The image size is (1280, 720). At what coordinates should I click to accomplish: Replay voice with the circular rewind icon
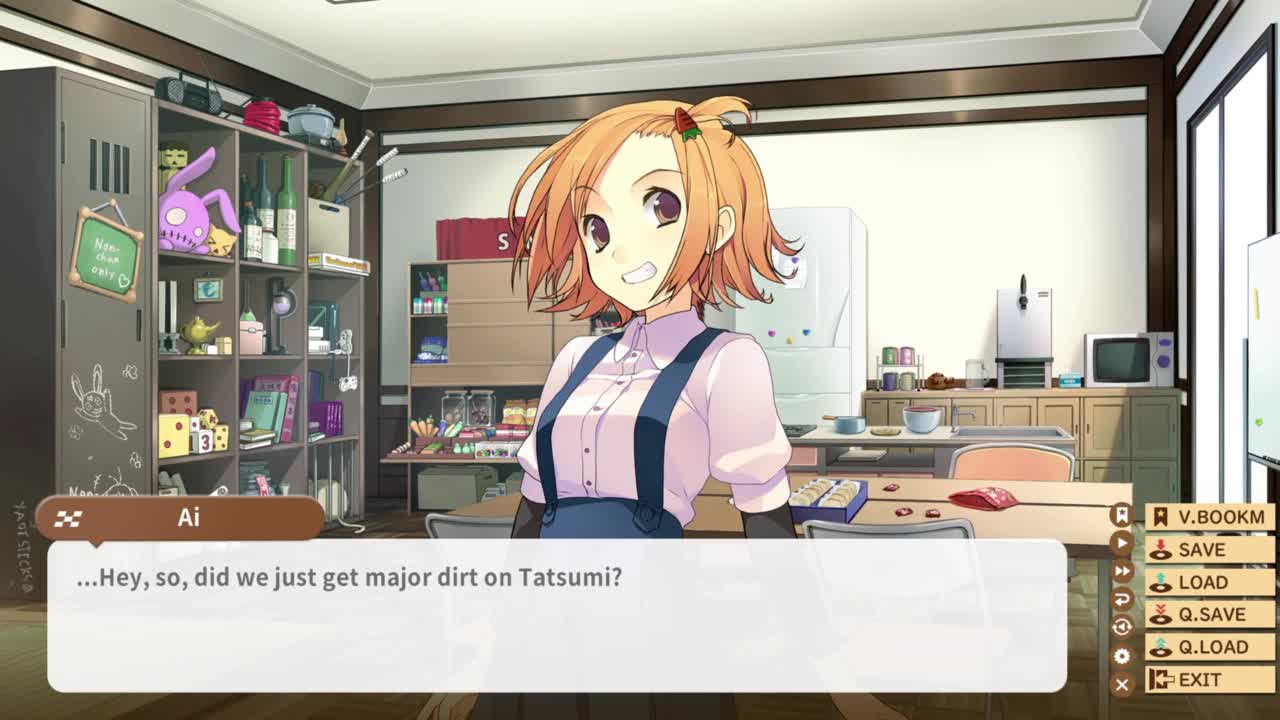tap(1122, 627)
